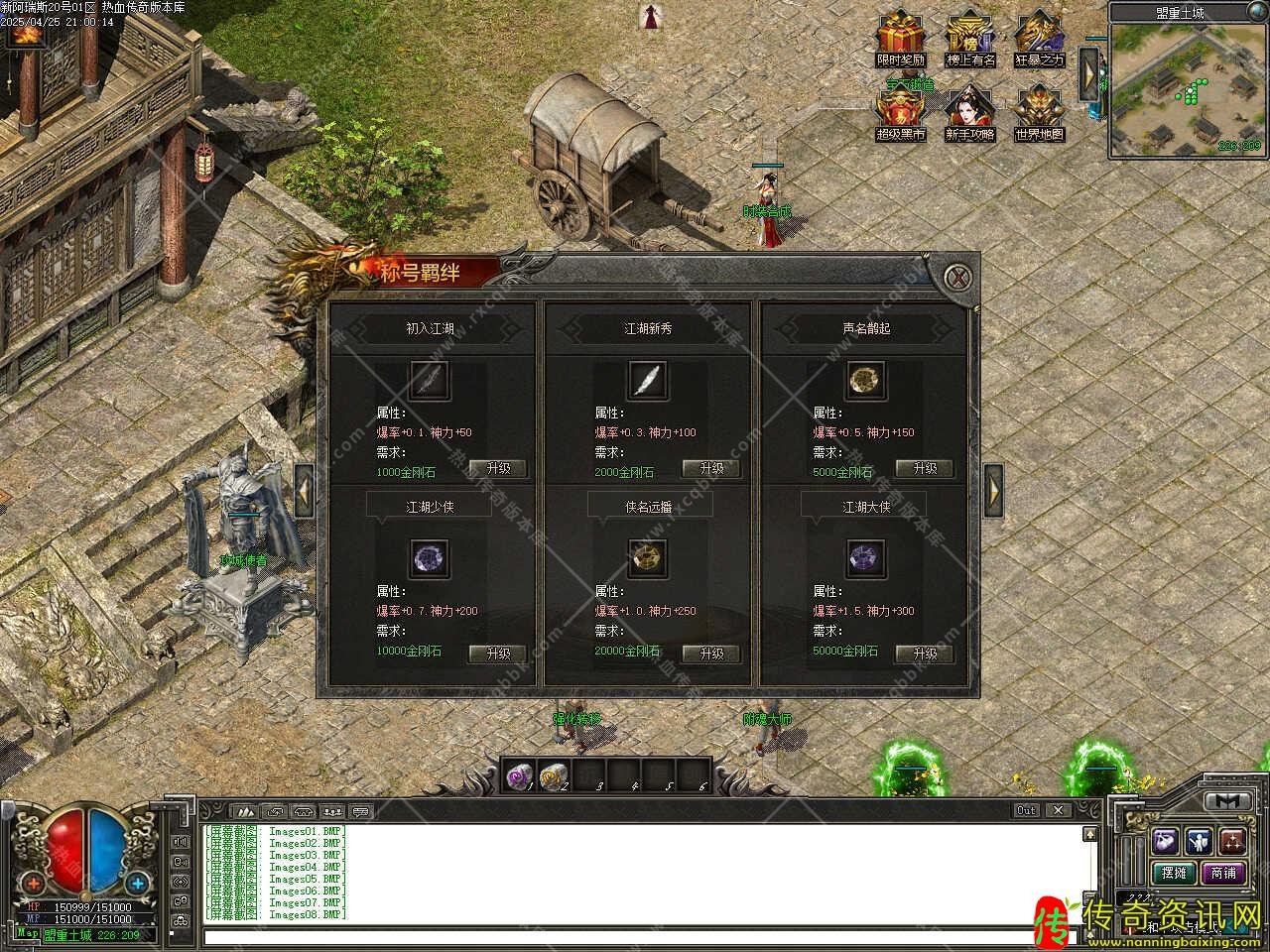The width and height of the screenshot is (1270, 952).
Task: Go to the next page of titles
Action: pos(993,489)
